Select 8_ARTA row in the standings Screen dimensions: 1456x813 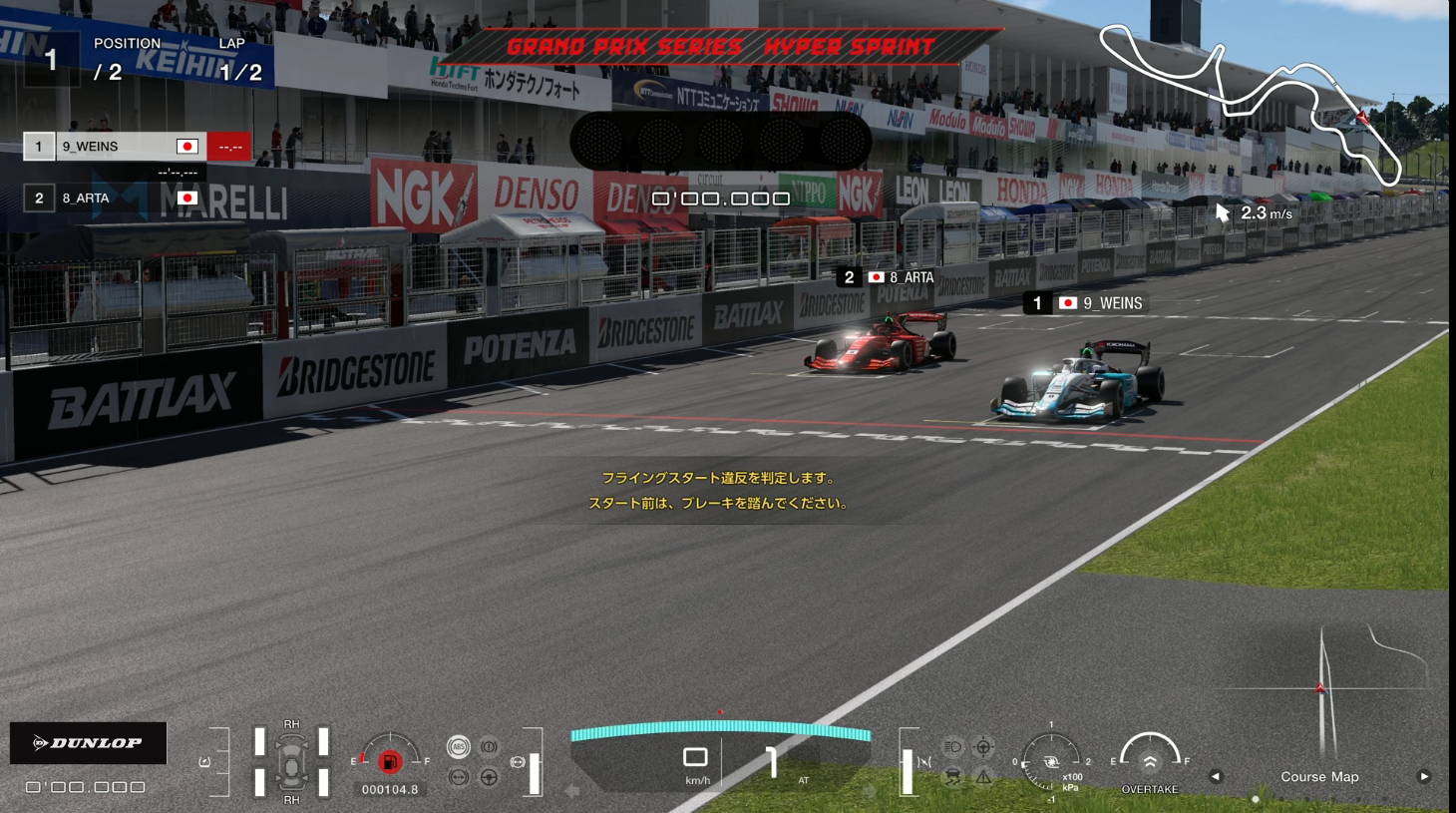click(120, 198)
